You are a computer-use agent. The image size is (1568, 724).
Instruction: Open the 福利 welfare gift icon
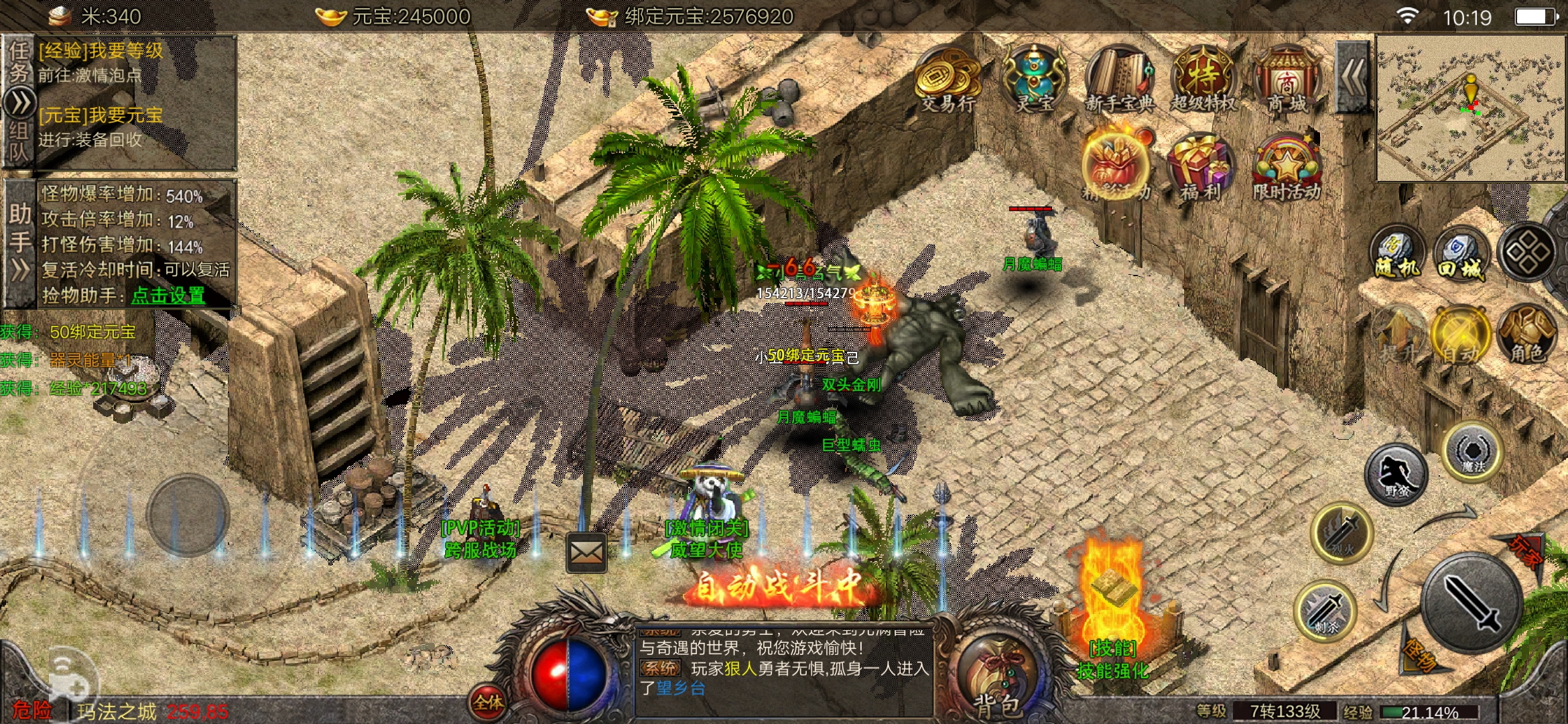coord(1201,168)
